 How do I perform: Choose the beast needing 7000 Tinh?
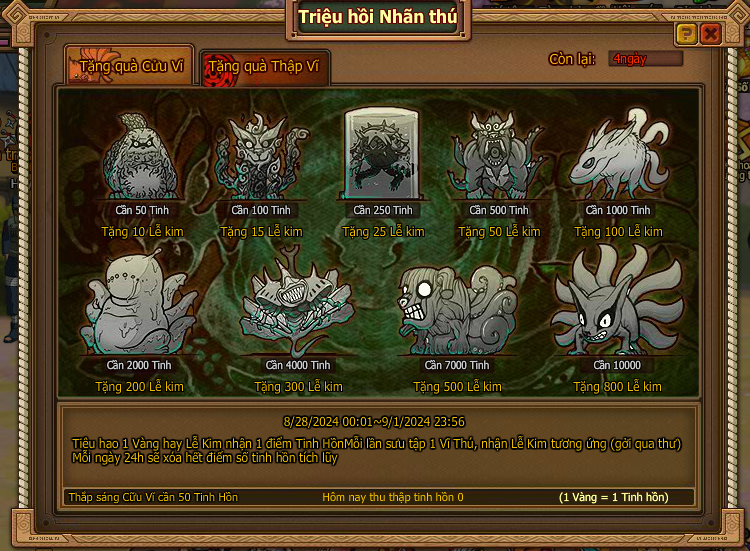[457, 310]
